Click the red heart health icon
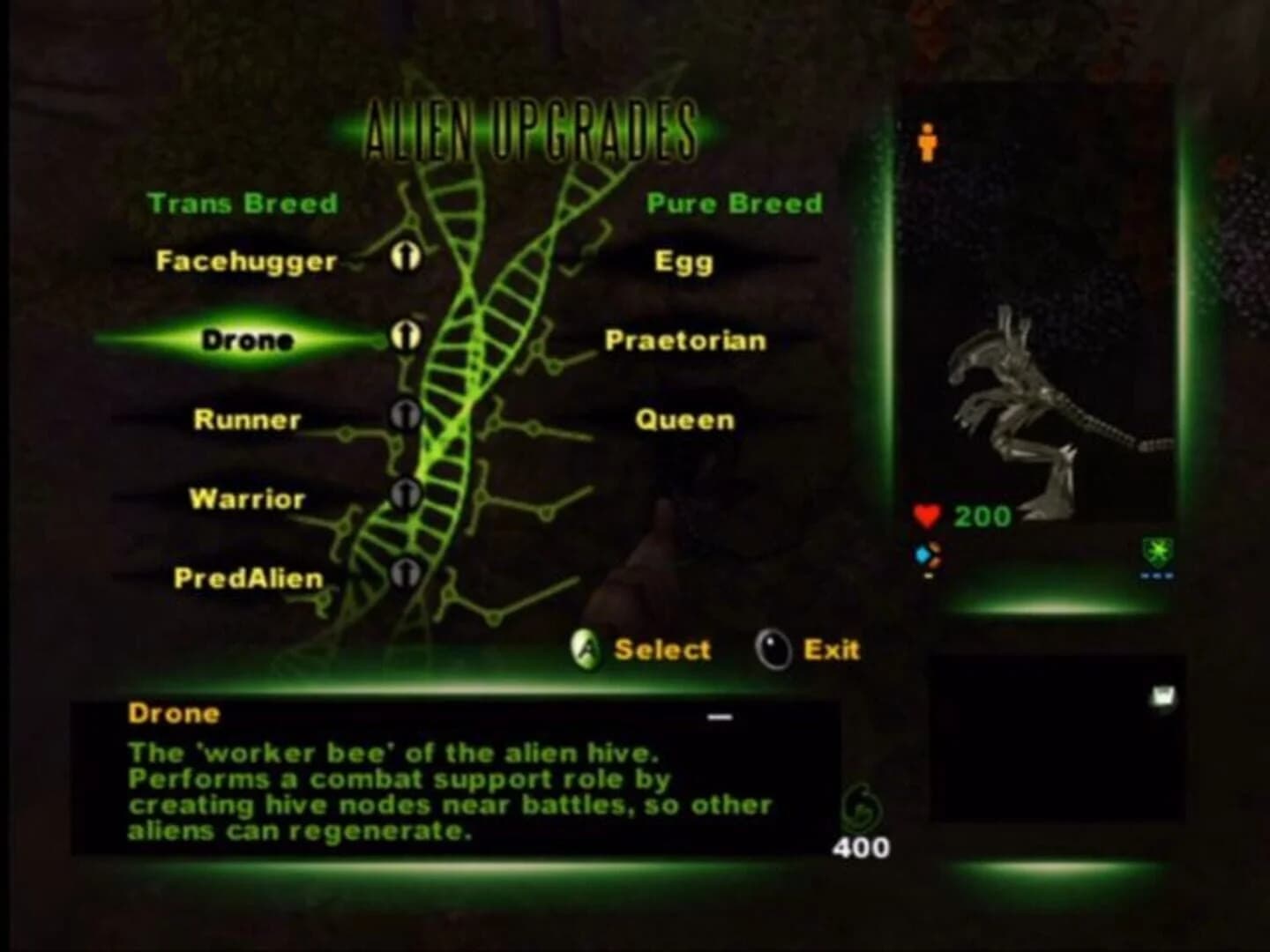 (928, 516)
